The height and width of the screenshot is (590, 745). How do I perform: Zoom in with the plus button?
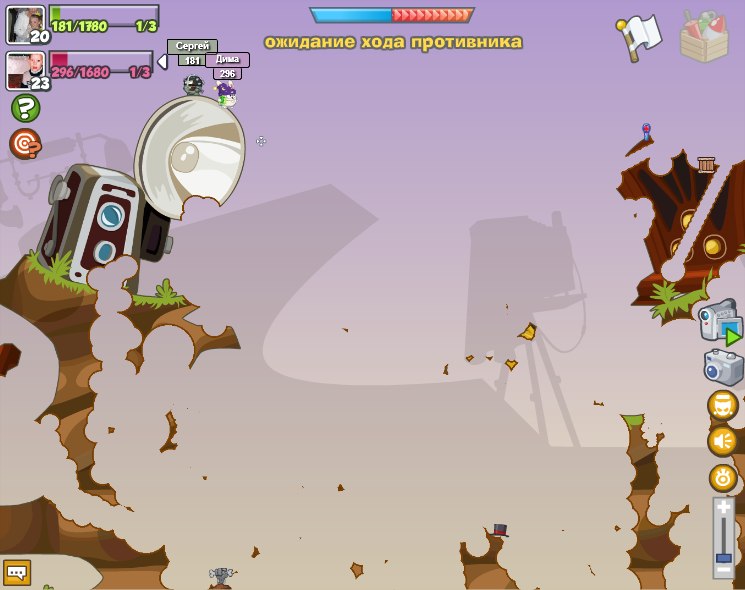(723, 508)
